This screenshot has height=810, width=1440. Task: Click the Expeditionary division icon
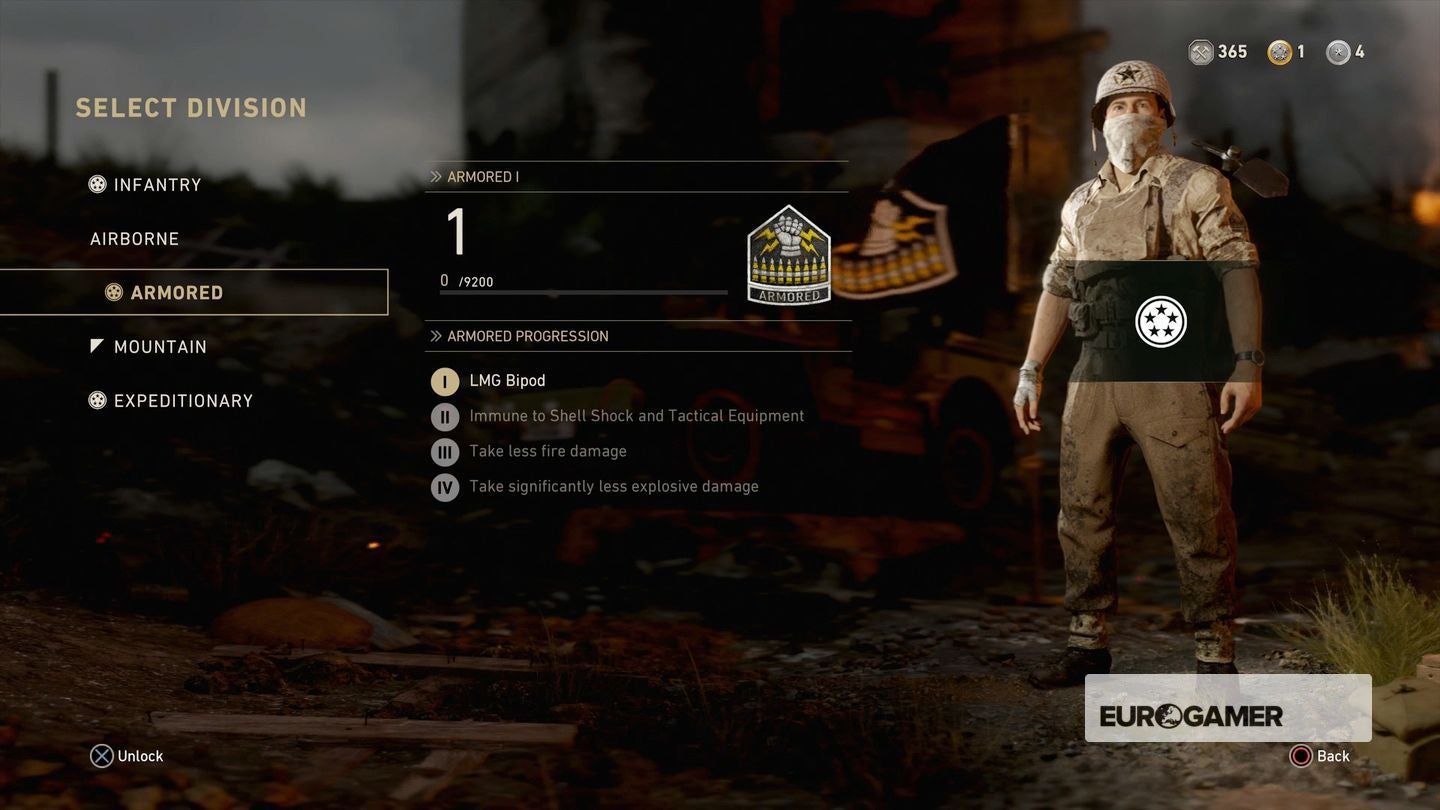(x=96, y=400)
